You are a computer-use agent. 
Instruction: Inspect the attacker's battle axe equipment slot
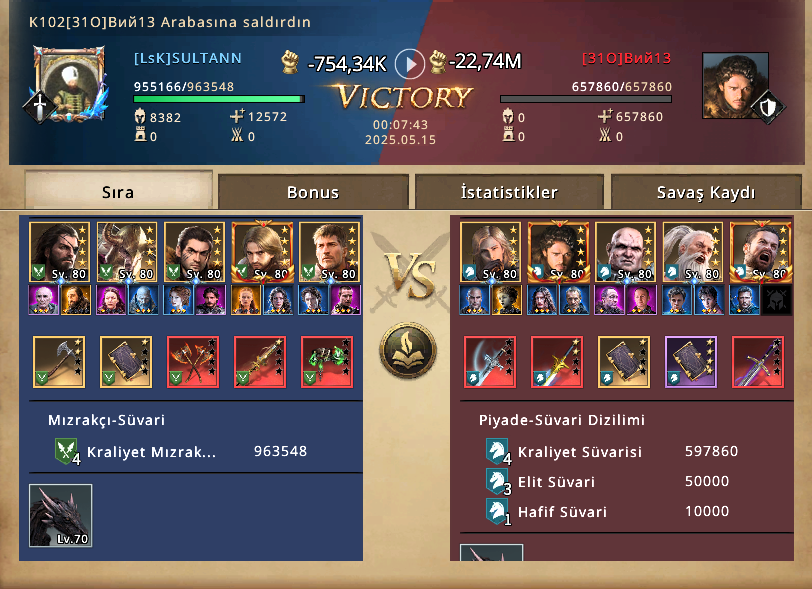pos(59,361)
